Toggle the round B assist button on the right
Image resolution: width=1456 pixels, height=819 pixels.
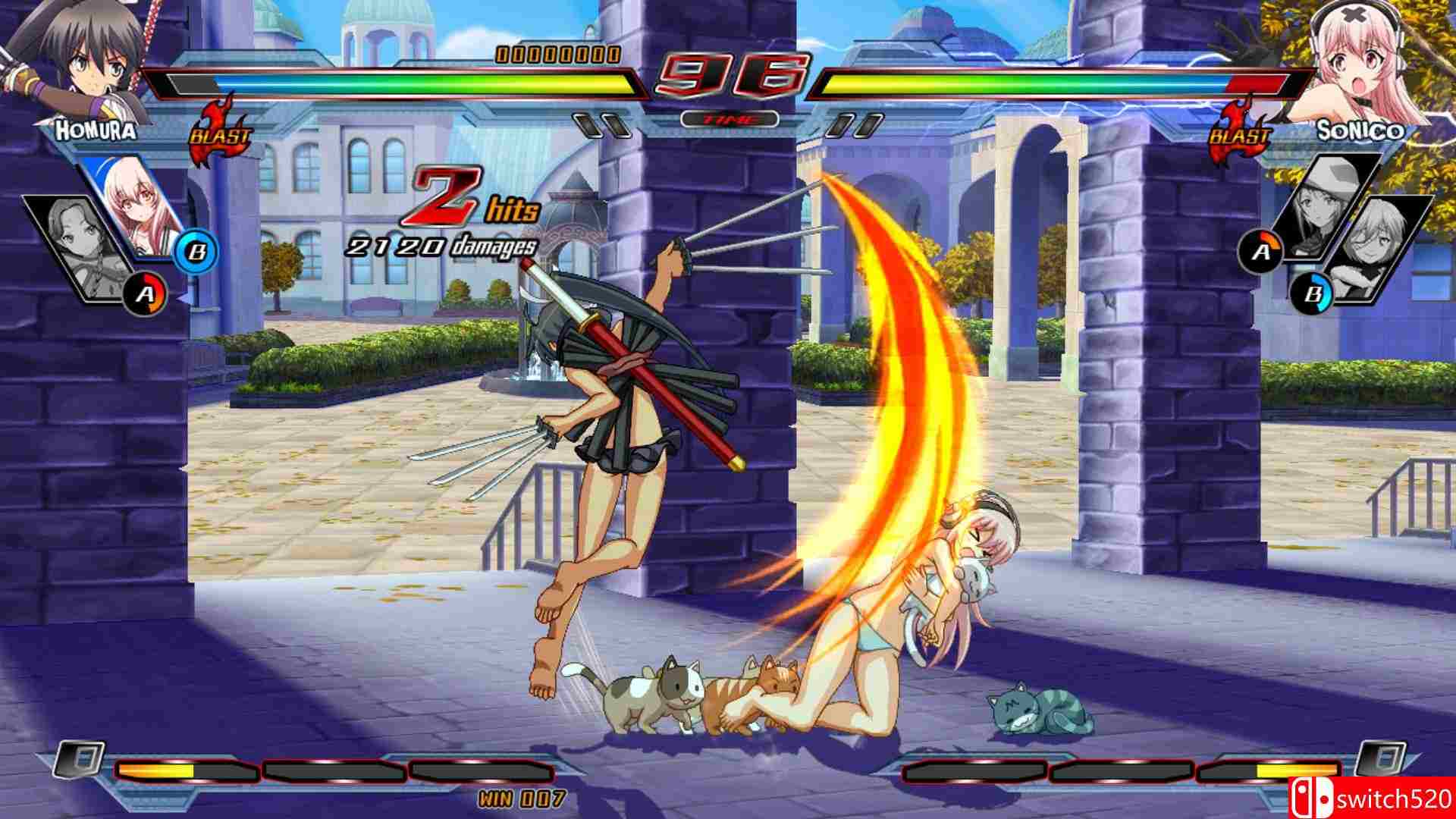pyautogui.click(x=1312, y=293)
